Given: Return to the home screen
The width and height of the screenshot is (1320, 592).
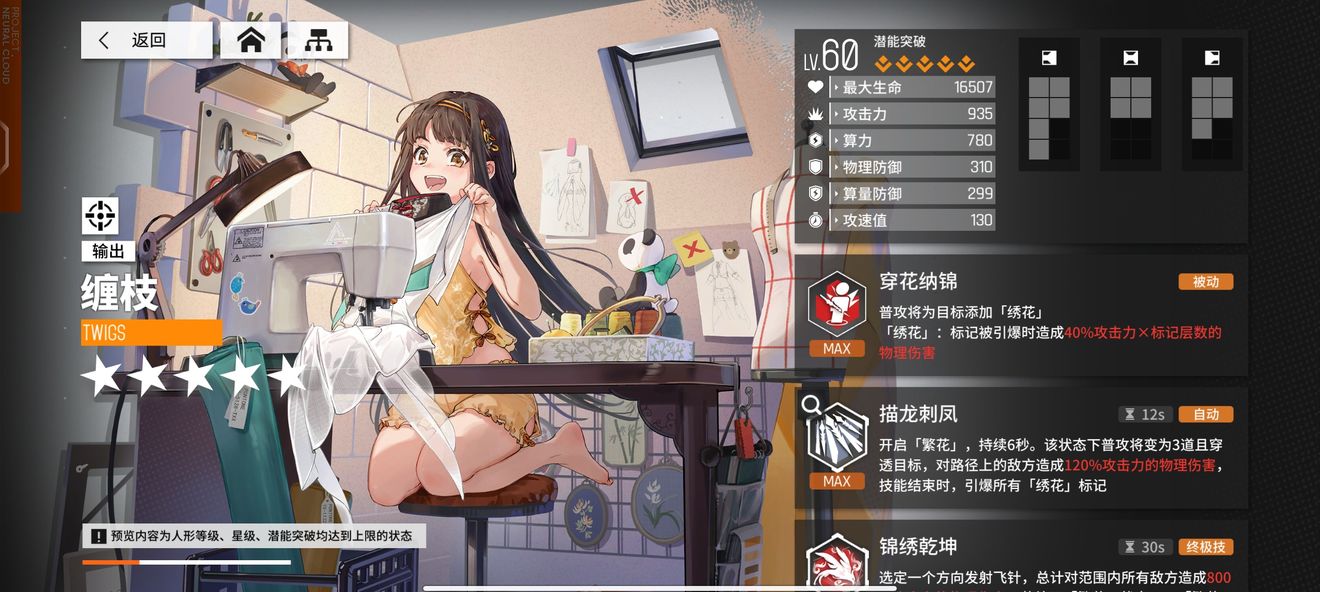Looking at the screenshot, I should (250, 41).
